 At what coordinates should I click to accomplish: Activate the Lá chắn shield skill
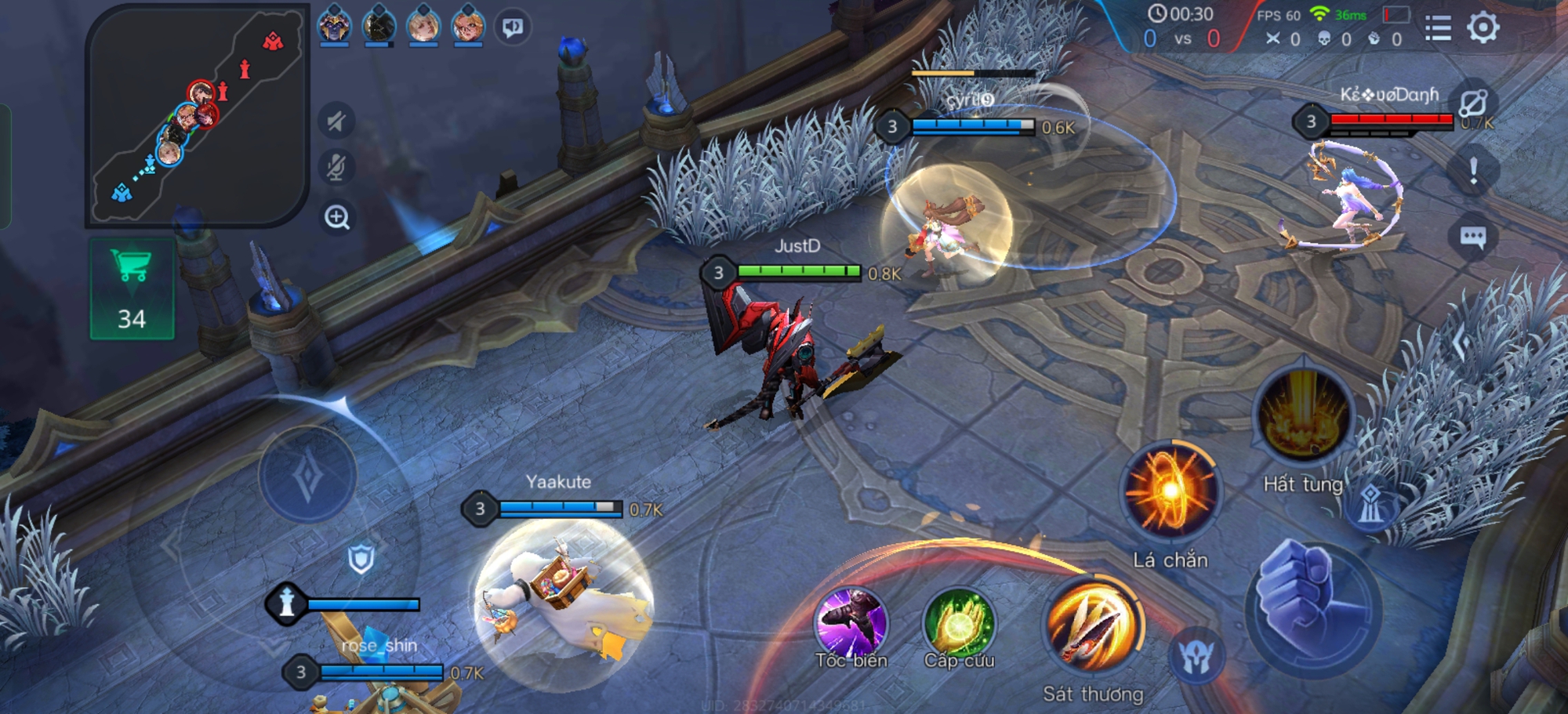click(1170, 491)
